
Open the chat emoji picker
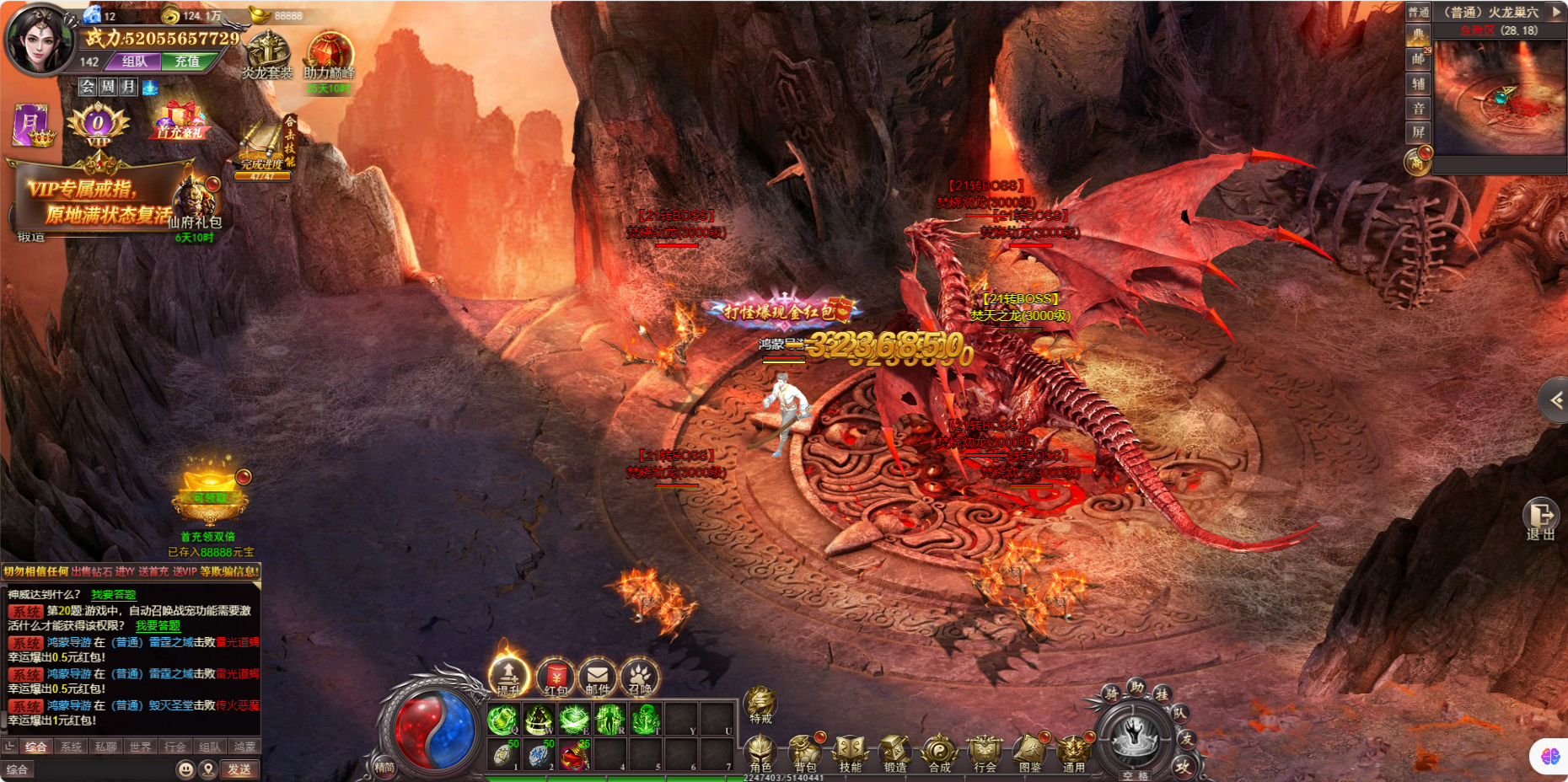coord(185,769)
